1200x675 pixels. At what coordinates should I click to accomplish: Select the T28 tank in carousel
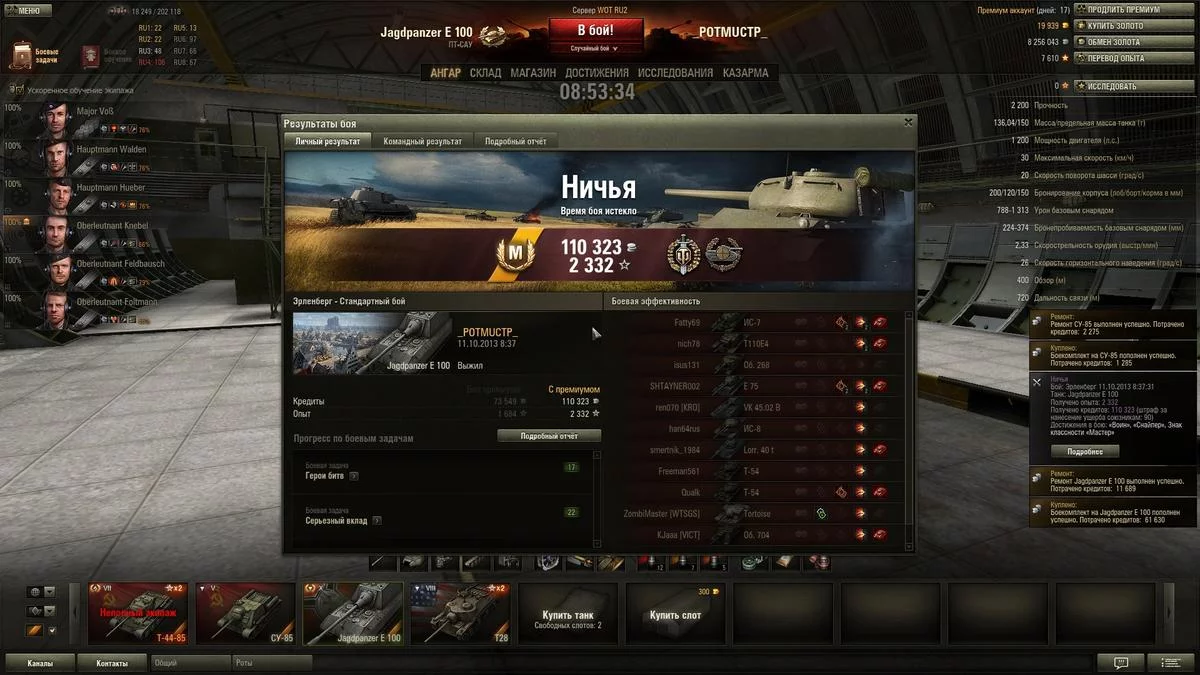pyautogui.click(x=461, y=613)
